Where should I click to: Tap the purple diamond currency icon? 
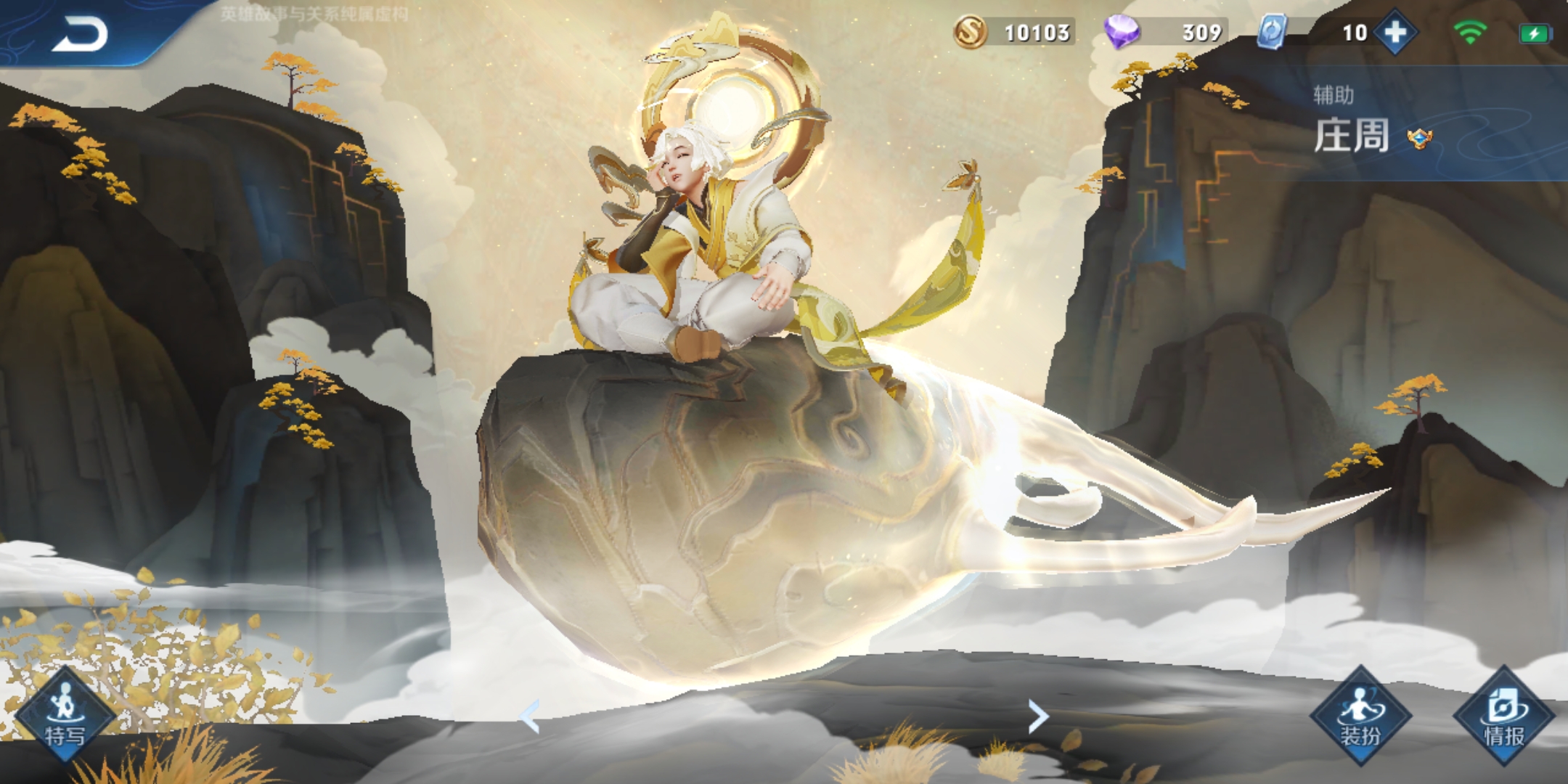(1122, 32)
